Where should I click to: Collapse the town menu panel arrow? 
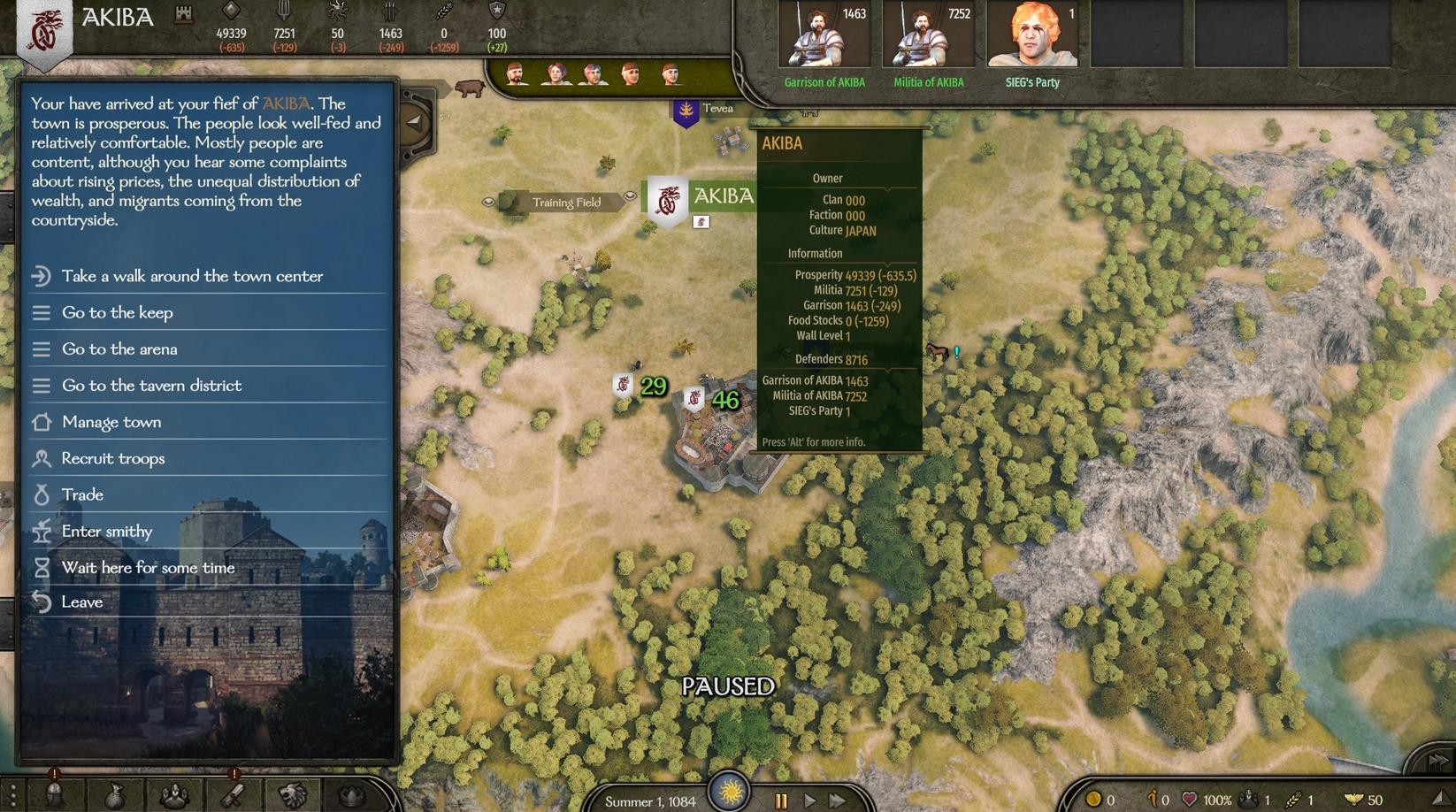[414, 122]
